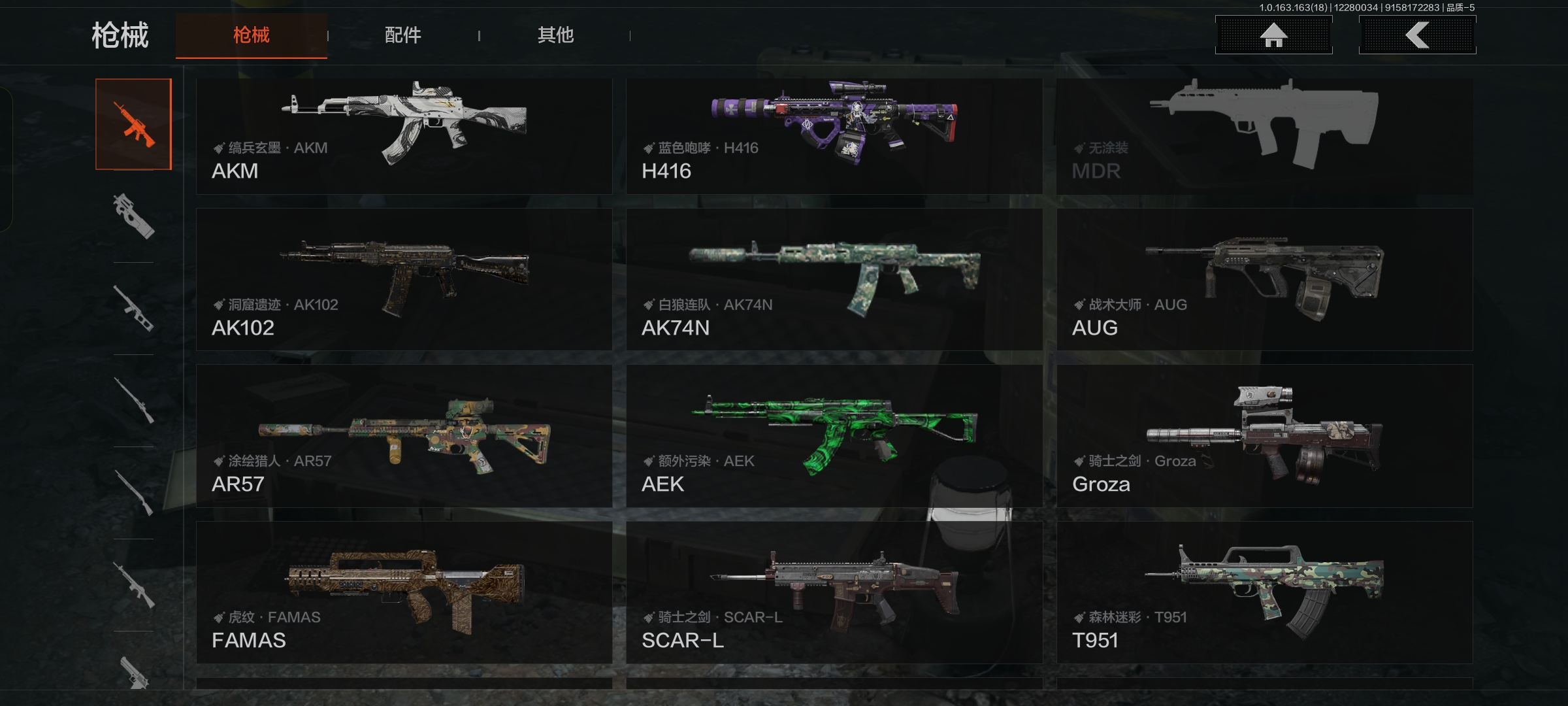The height and width of the screenshot is (706, 1568).
Task: Open the 其他 tab
Action: tap(555, 35)
